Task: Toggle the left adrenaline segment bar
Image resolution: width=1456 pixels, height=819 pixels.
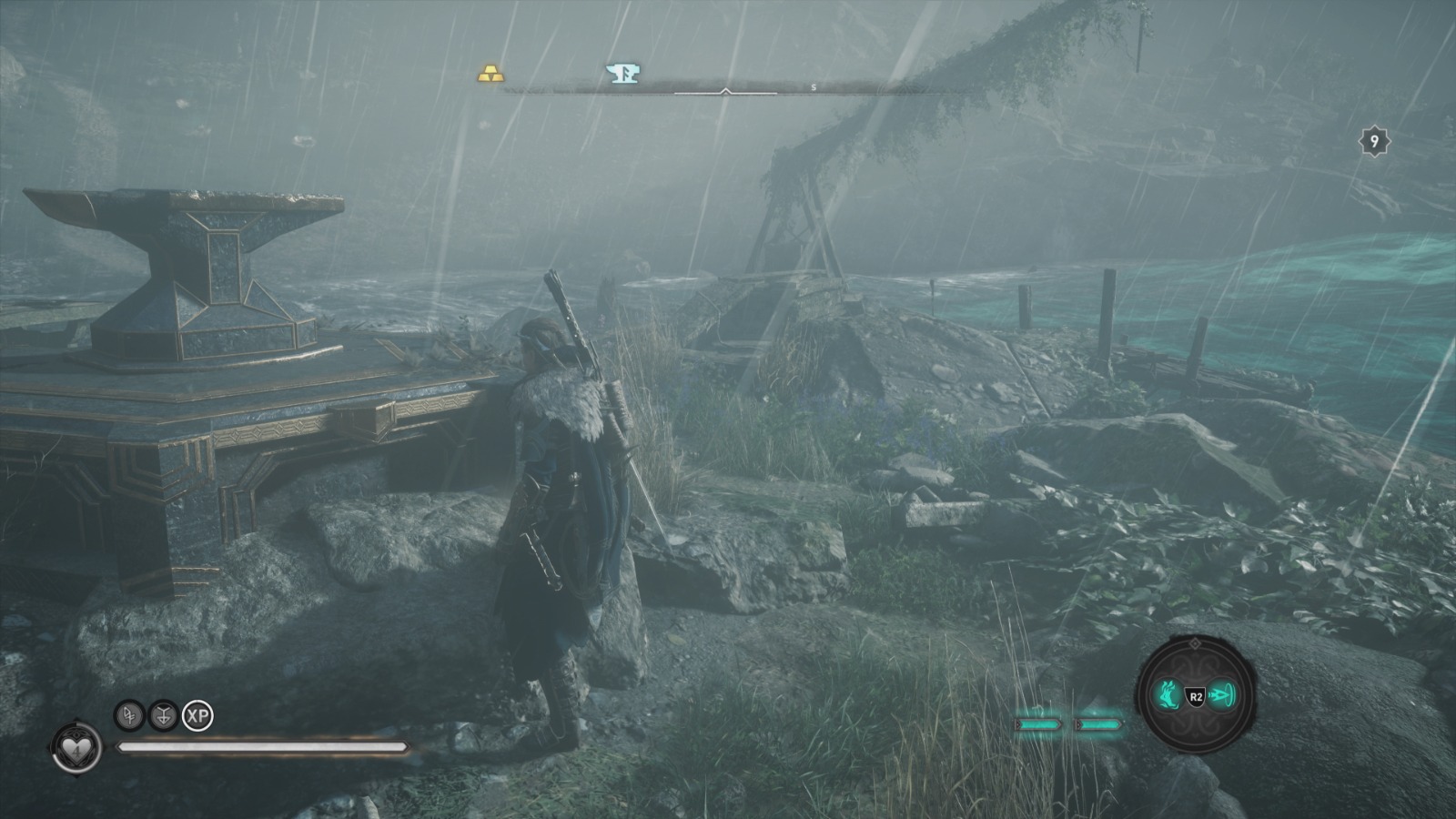Action: 1039,723
